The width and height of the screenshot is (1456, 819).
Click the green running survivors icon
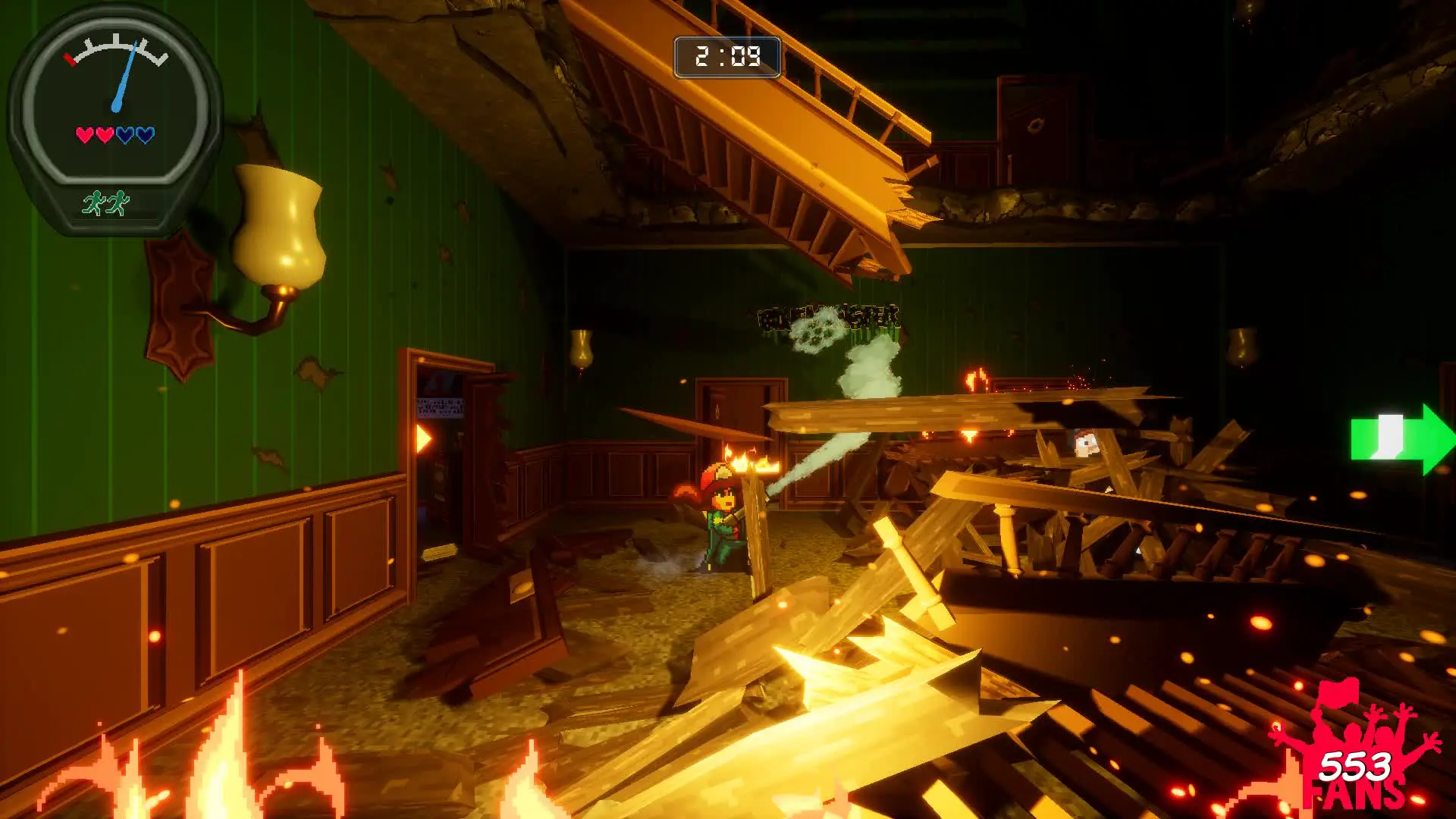(106, 203)
